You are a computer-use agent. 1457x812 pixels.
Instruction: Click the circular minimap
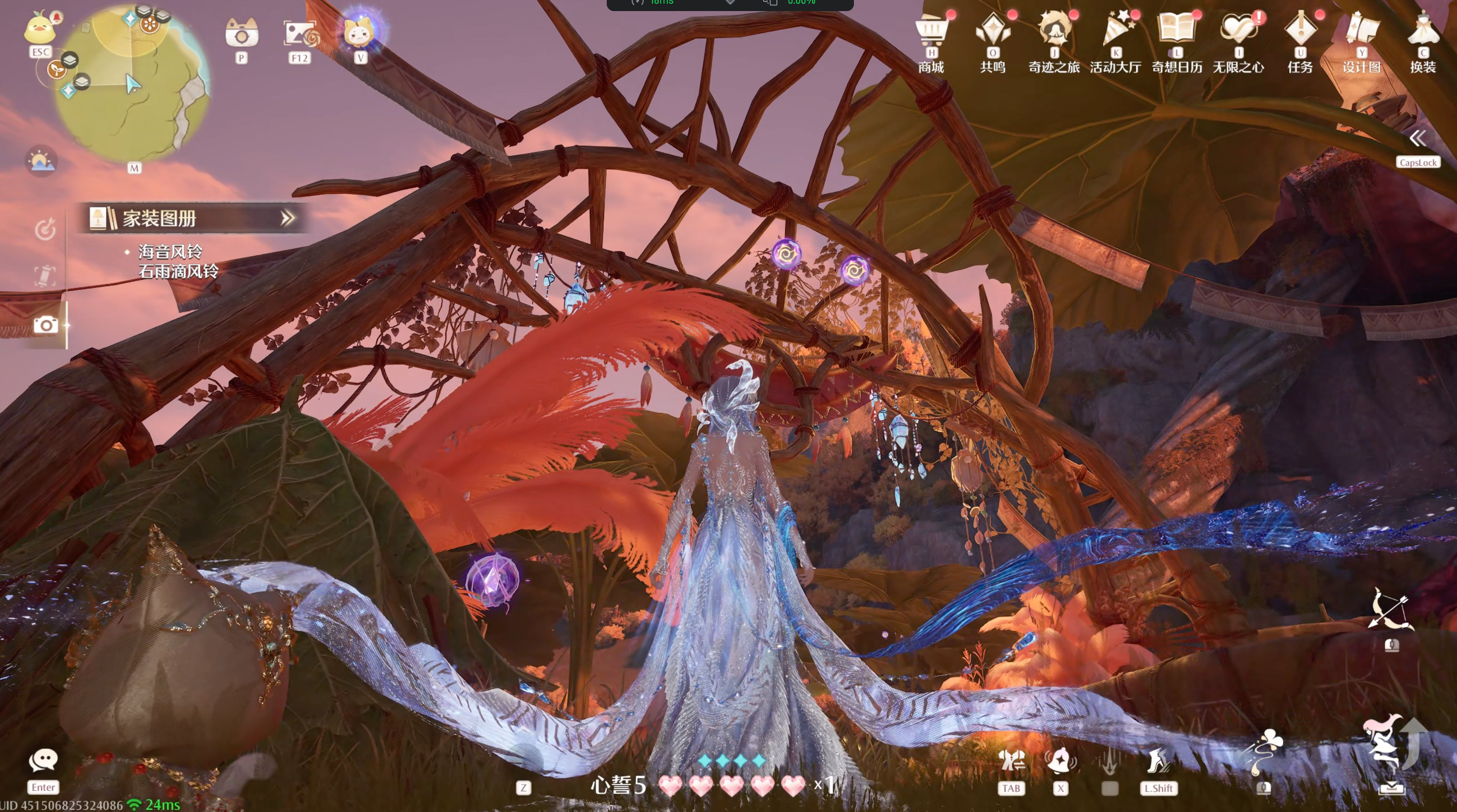(x=132, y=85)
